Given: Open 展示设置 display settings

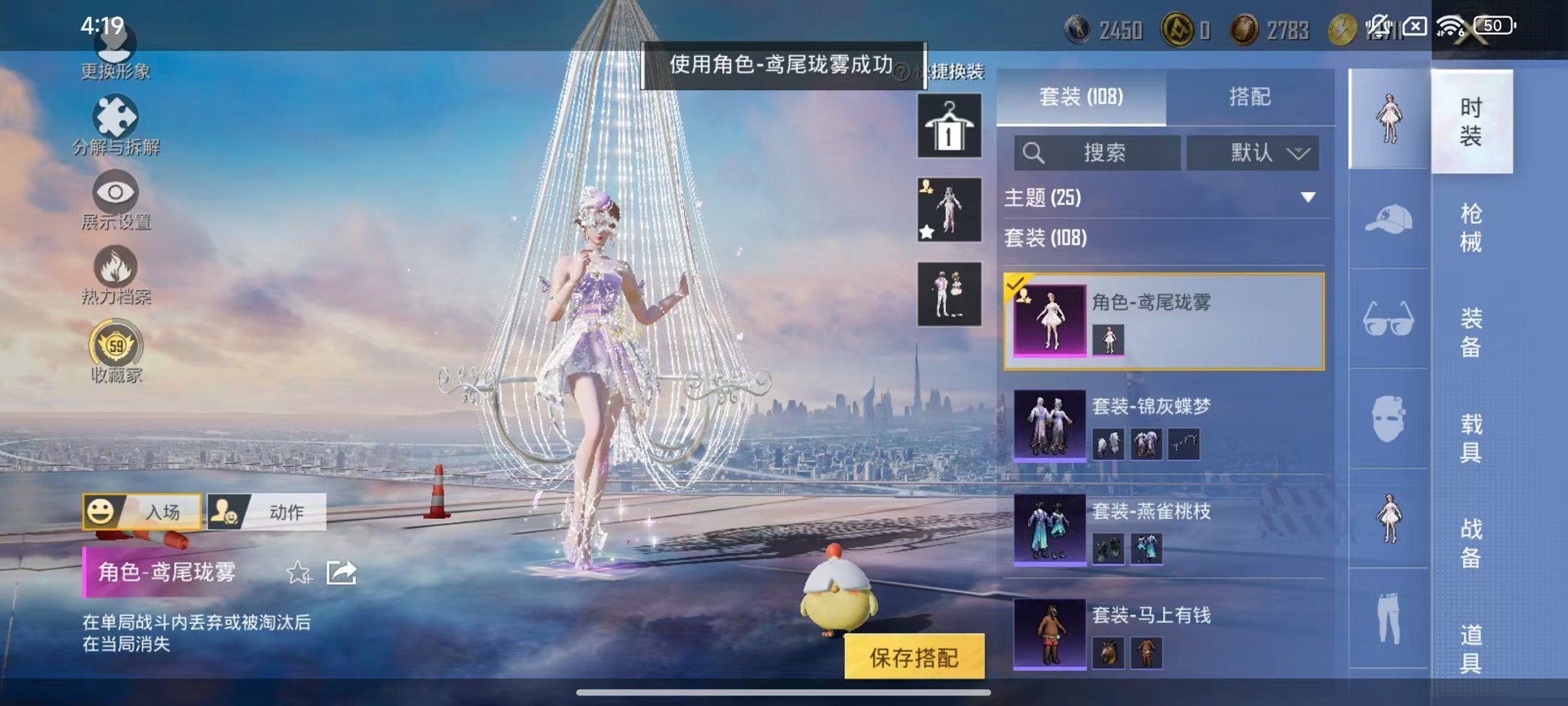Looking at the screenshot, I should (x=115, y=201).
